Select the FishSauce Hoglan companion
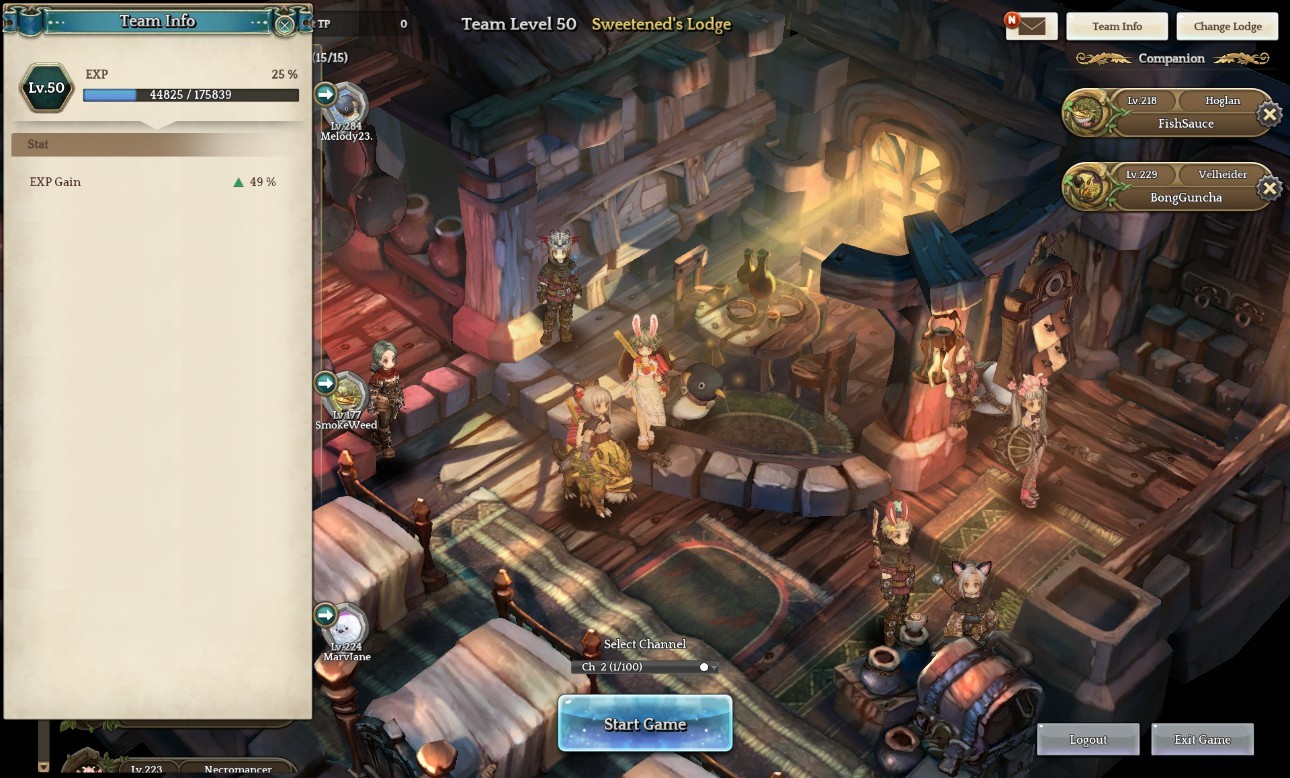This screenshot has width=1290, height=778. pos(1165,113)
